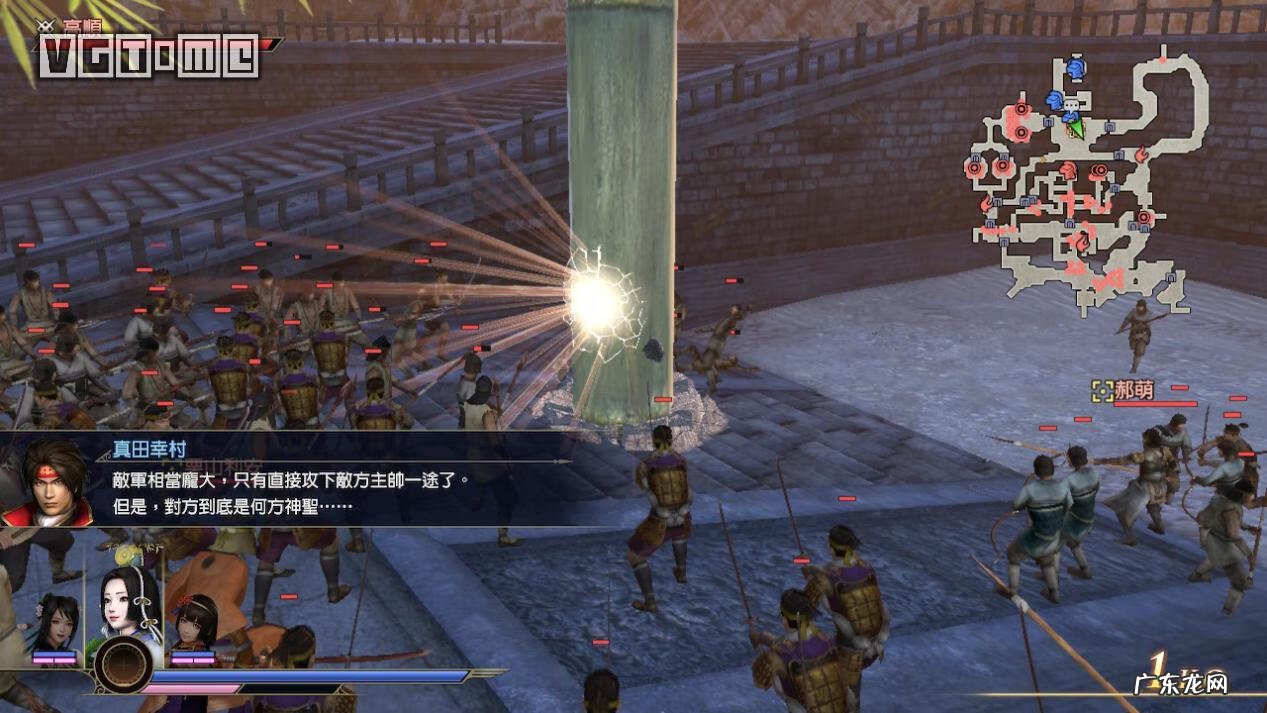This screenshot has width=1267, height=713.
Task: Switch to the teammate with red hair ornament
Action: pos(194,623)
